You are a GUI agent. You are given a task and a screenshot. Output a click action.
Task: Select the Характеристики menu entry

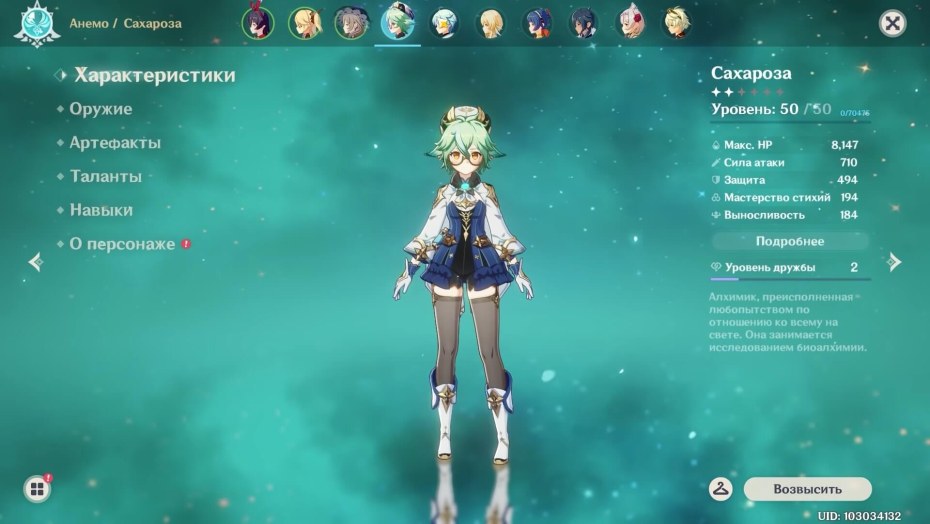[155, 75]
